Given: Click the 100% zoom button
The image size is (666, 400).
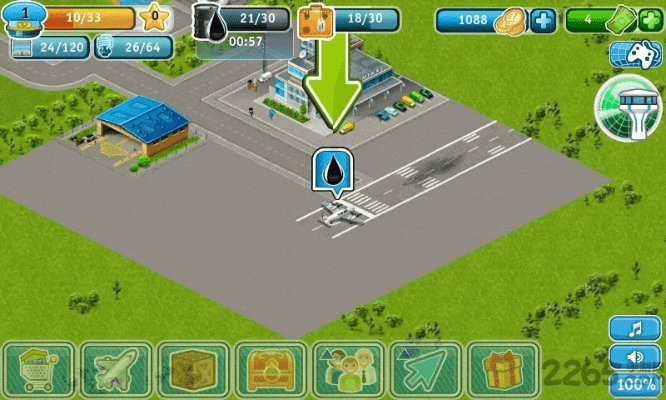Looking at the screenshot, I should pyautogui.click(x=630, y=384).
